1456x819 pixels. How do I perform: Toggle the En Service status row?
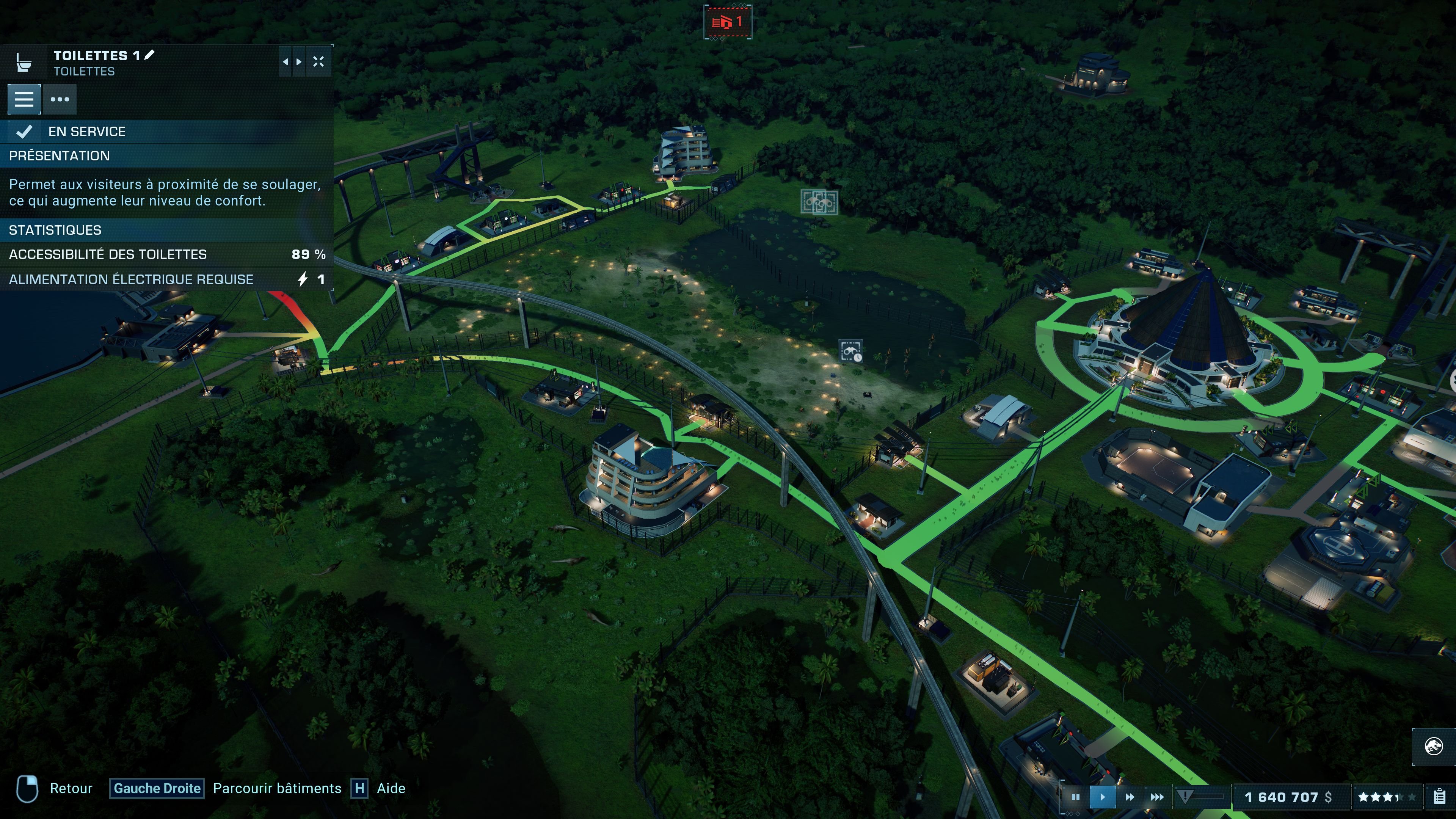click(x=167, y=132)
